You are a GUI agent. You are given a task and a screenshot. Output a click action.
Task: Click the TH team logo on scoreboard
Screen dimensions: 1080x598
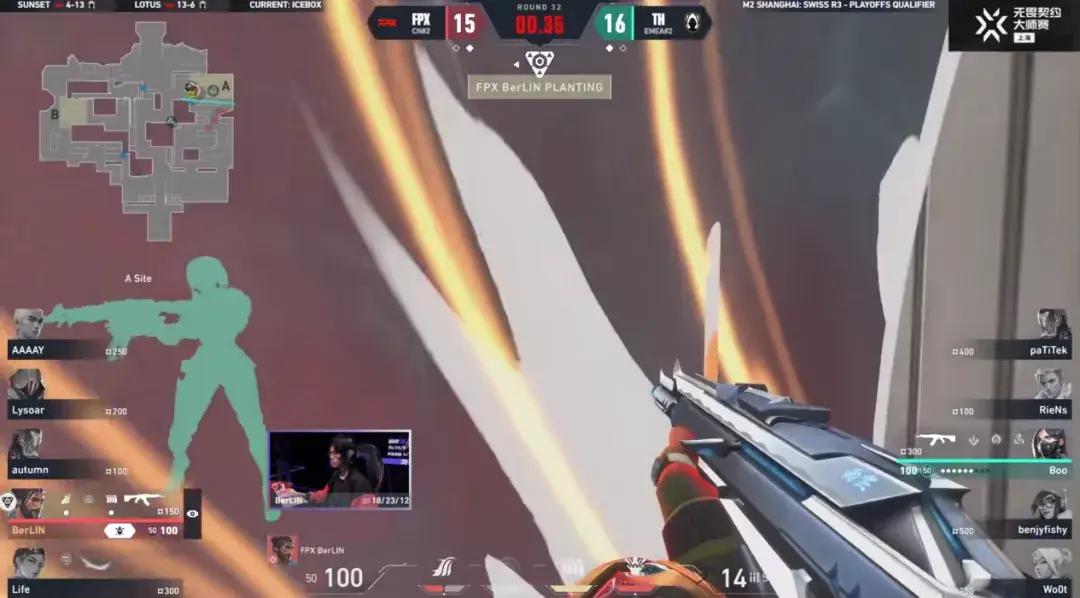[692, 21]
